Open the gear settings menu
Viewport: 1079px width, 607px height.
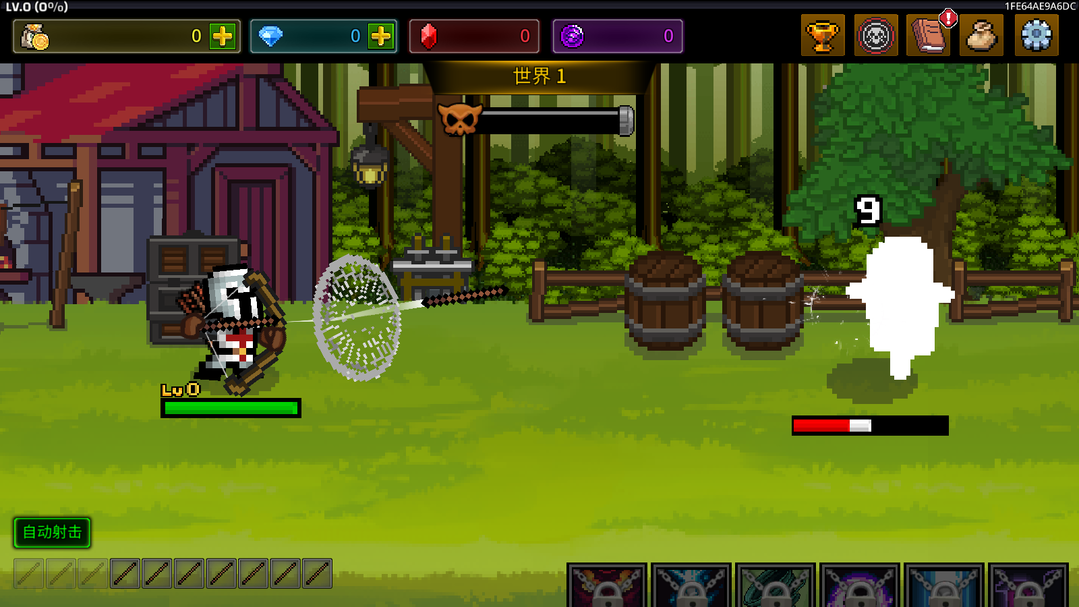pyautogui.click(x=1036, y=37)
